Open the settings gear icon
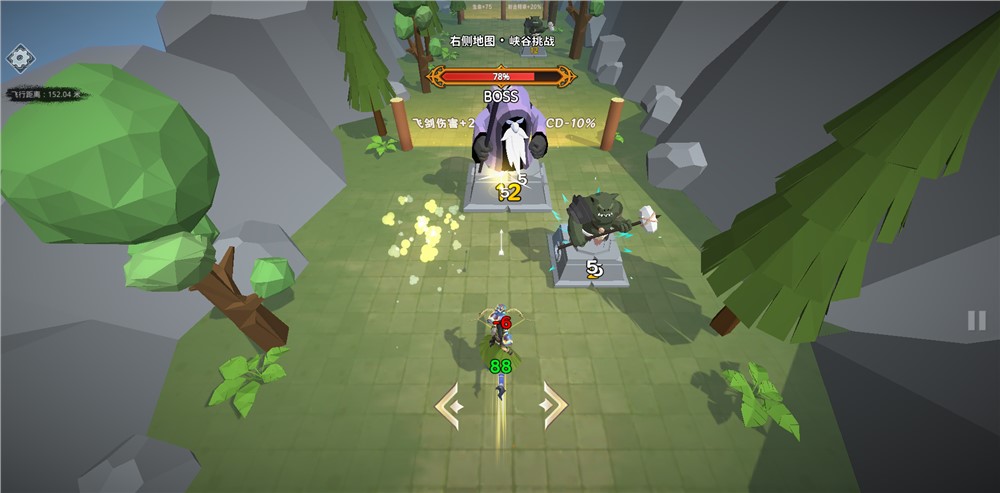Screen dimensions: 1000x493 20,57
